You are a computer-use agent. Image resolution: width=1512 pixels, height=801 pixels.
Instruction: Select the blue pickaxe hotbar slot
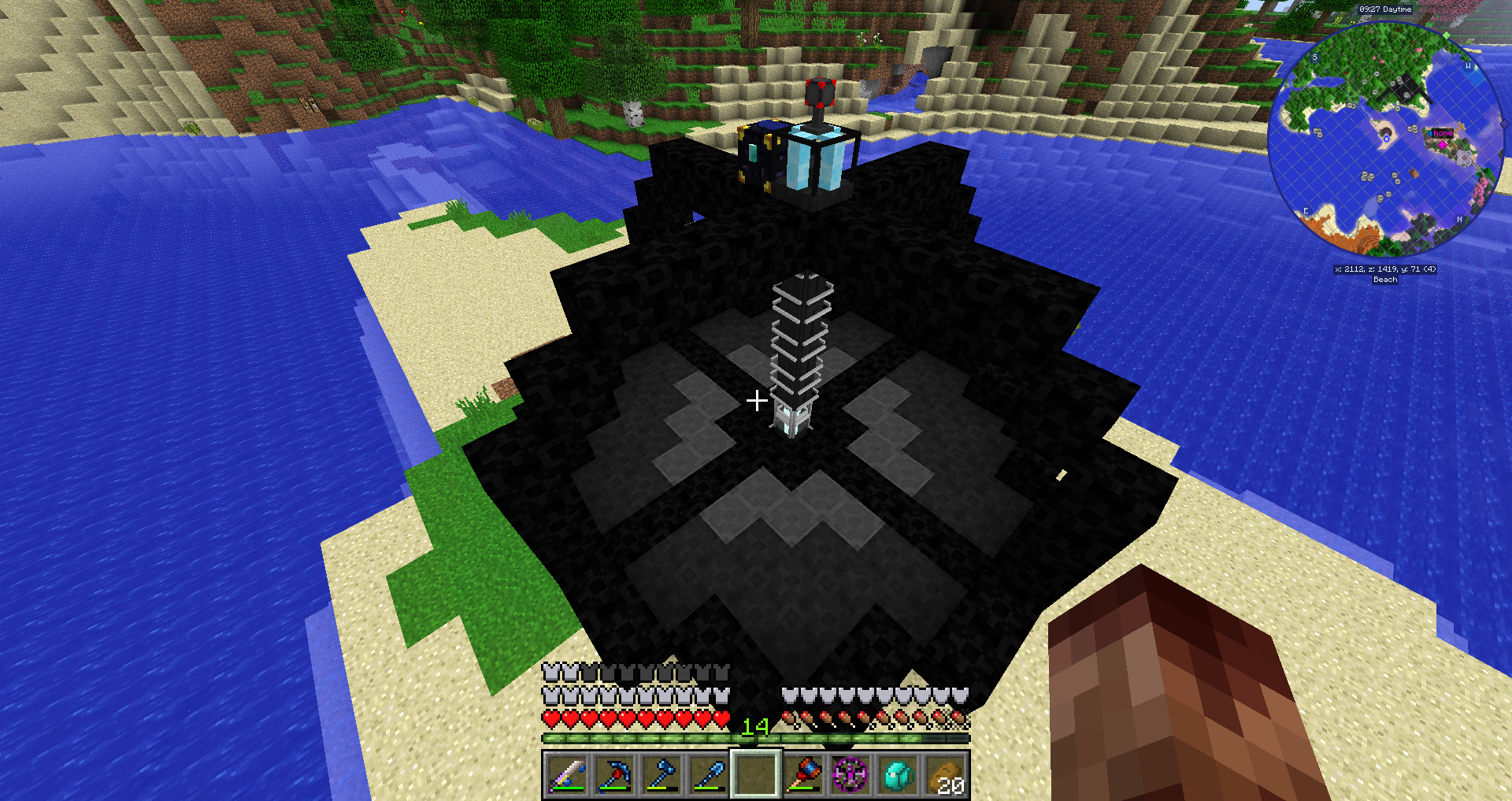613,774
